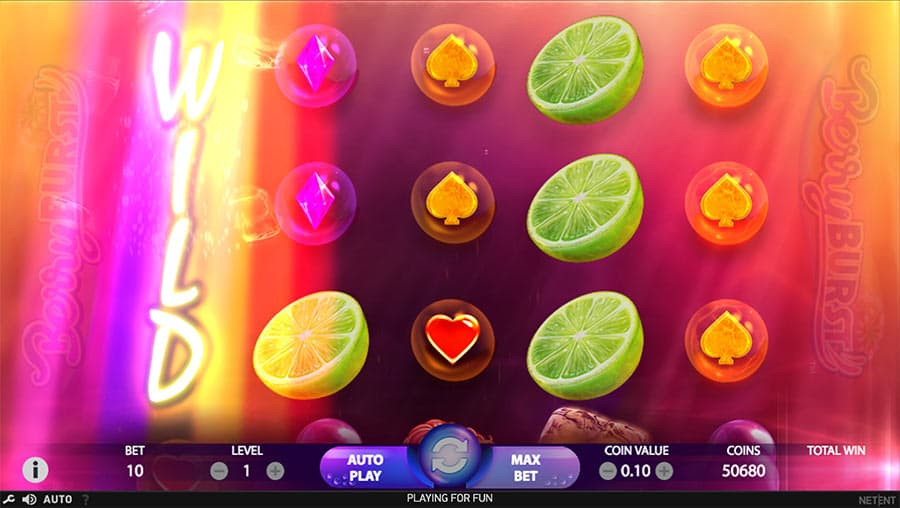Toggle sound with the speaker icon
The height and width of the screenshot is (508, 900).
[x=29, y=499]
